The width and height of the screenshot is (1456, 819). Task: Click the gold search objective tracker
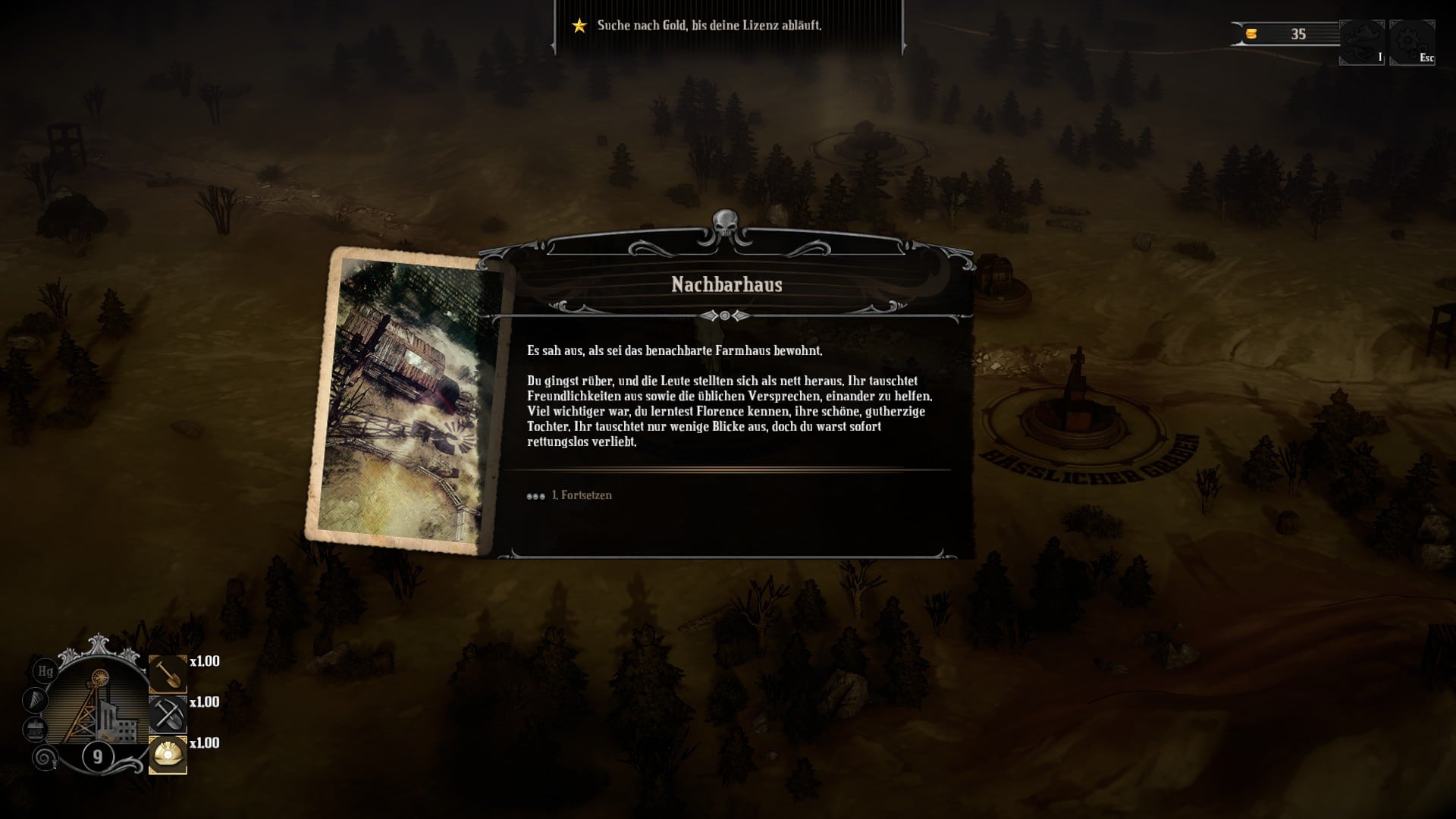(708, 26)
